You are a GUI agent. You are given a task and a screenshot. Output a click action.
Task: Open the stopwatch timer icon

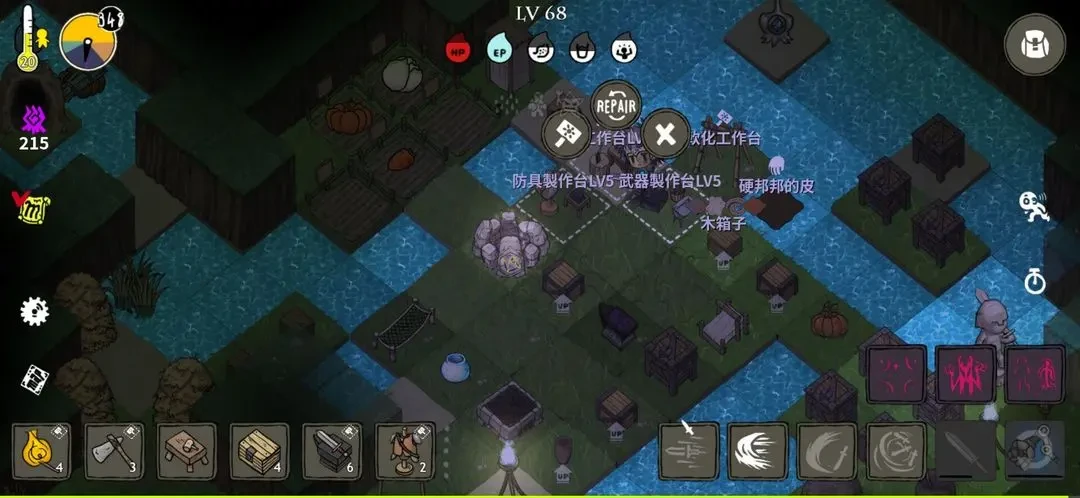(x=1034, y=281)
